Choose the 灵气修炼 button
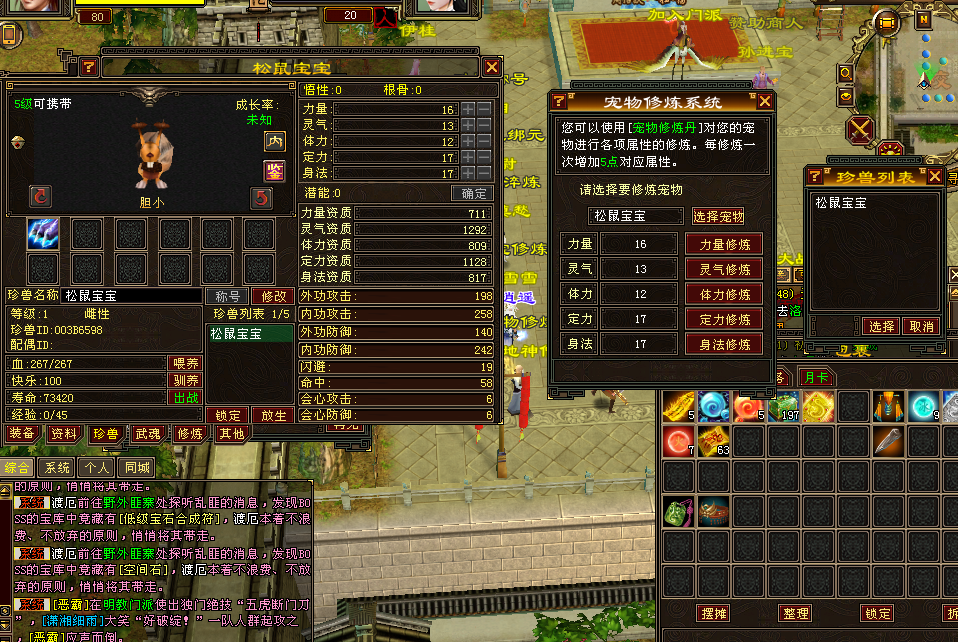The width and height of the screenshot is (958, 642). pos(724,269)
